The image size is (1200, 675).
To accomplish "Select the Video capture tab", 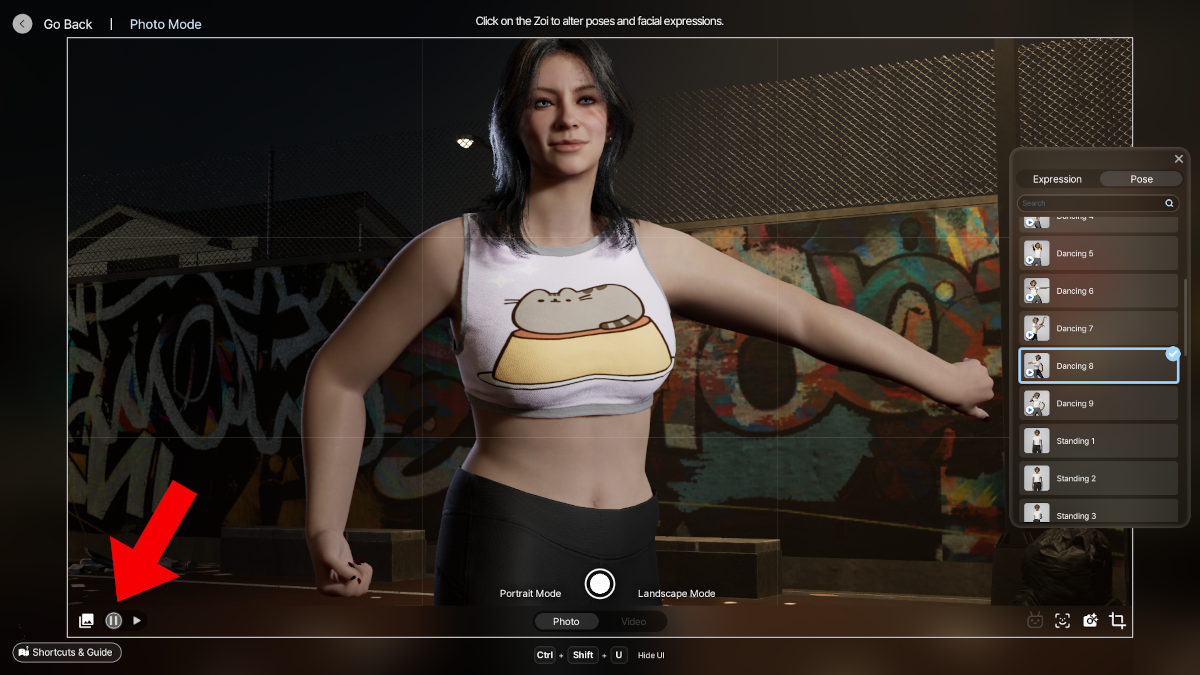I will tap(633, 622).
